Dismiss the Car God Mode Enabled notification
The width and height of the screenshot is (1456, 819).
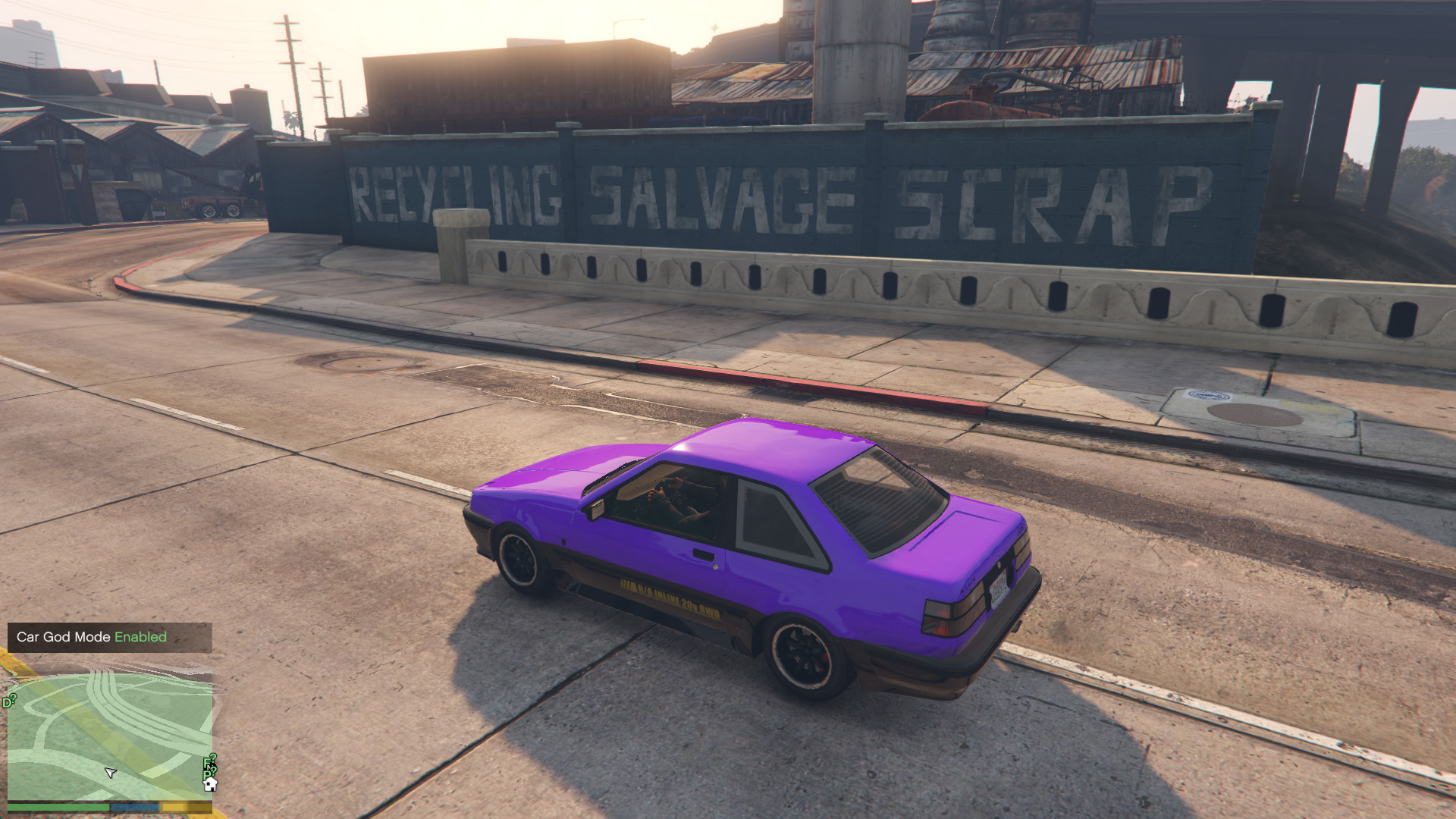[x=109, y=637]
